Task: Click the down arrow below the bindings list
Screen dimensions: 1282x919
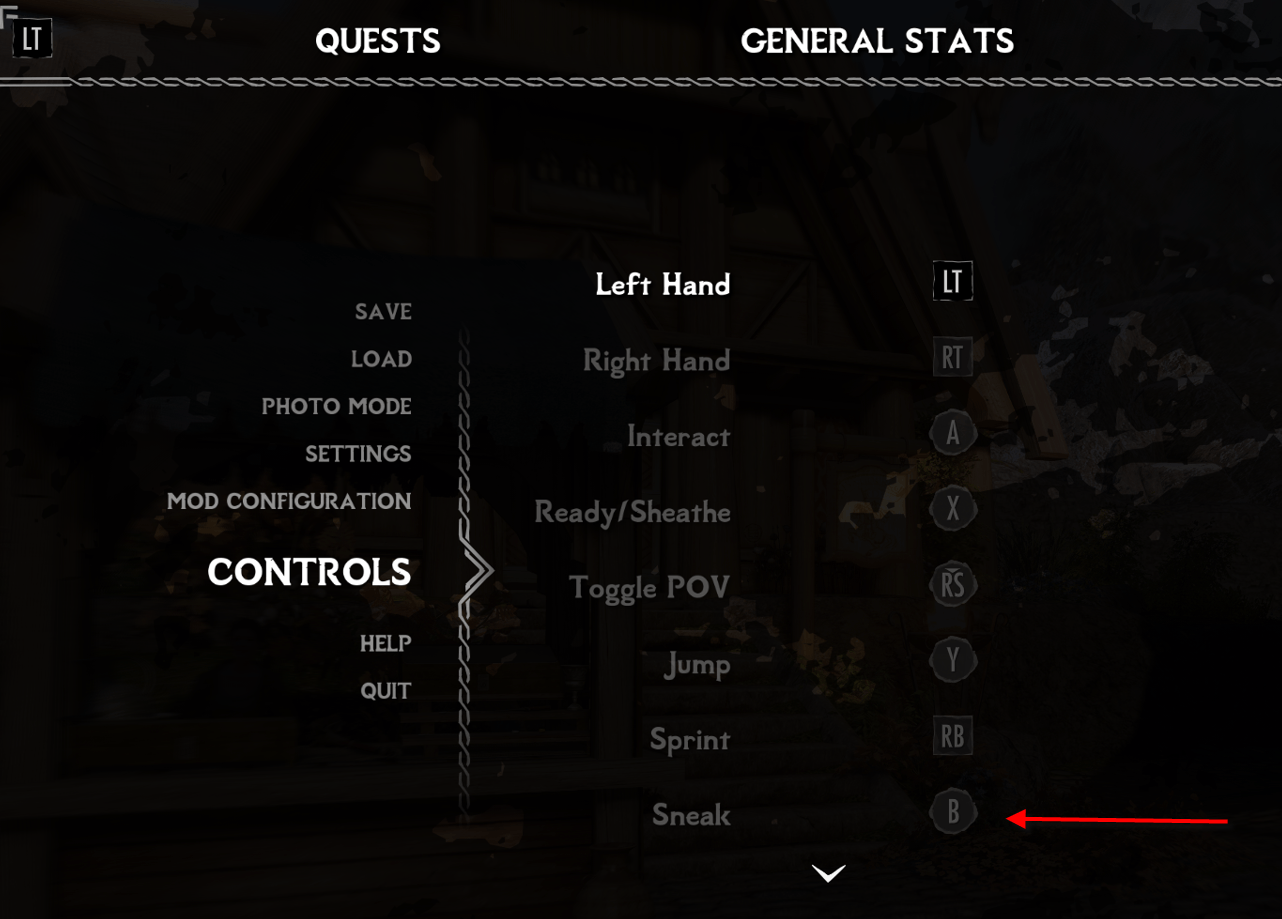Action: click(x=829, y=874)
